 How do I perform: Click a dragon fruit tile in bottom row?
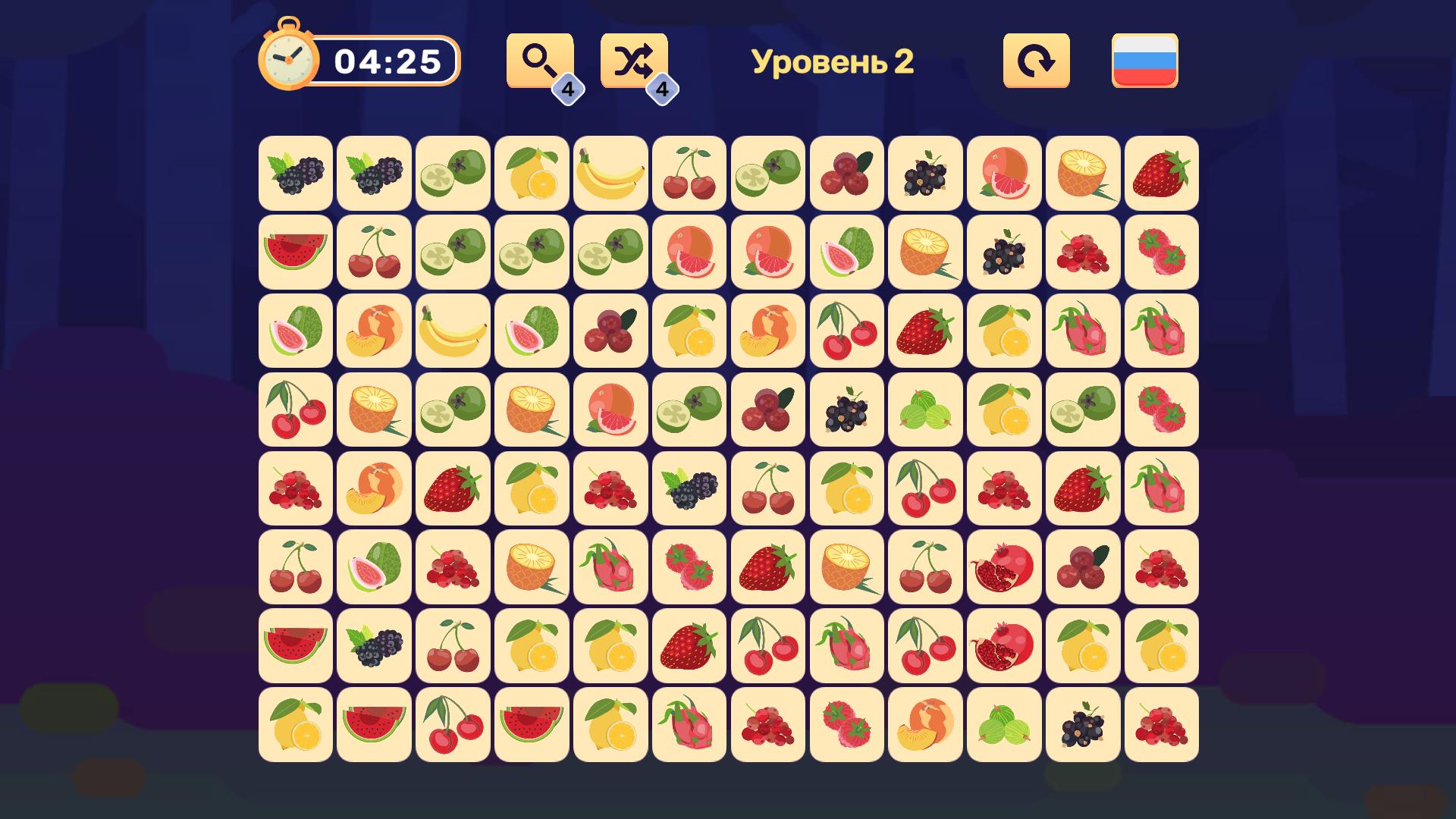[688, 726]
